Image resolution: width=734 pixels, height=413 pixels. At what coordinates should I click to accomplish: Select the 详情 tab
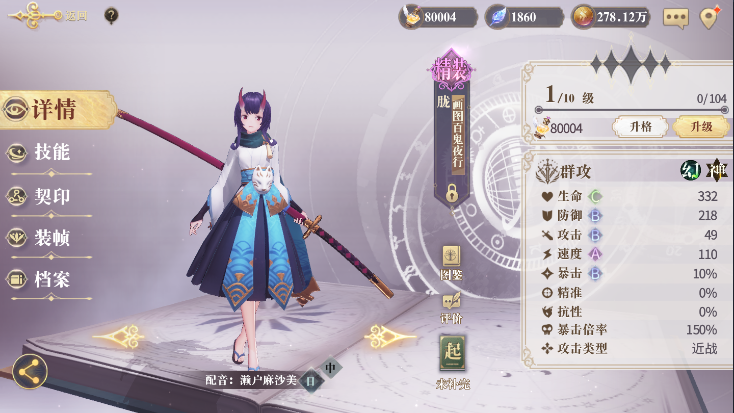(x=55, y=109)
